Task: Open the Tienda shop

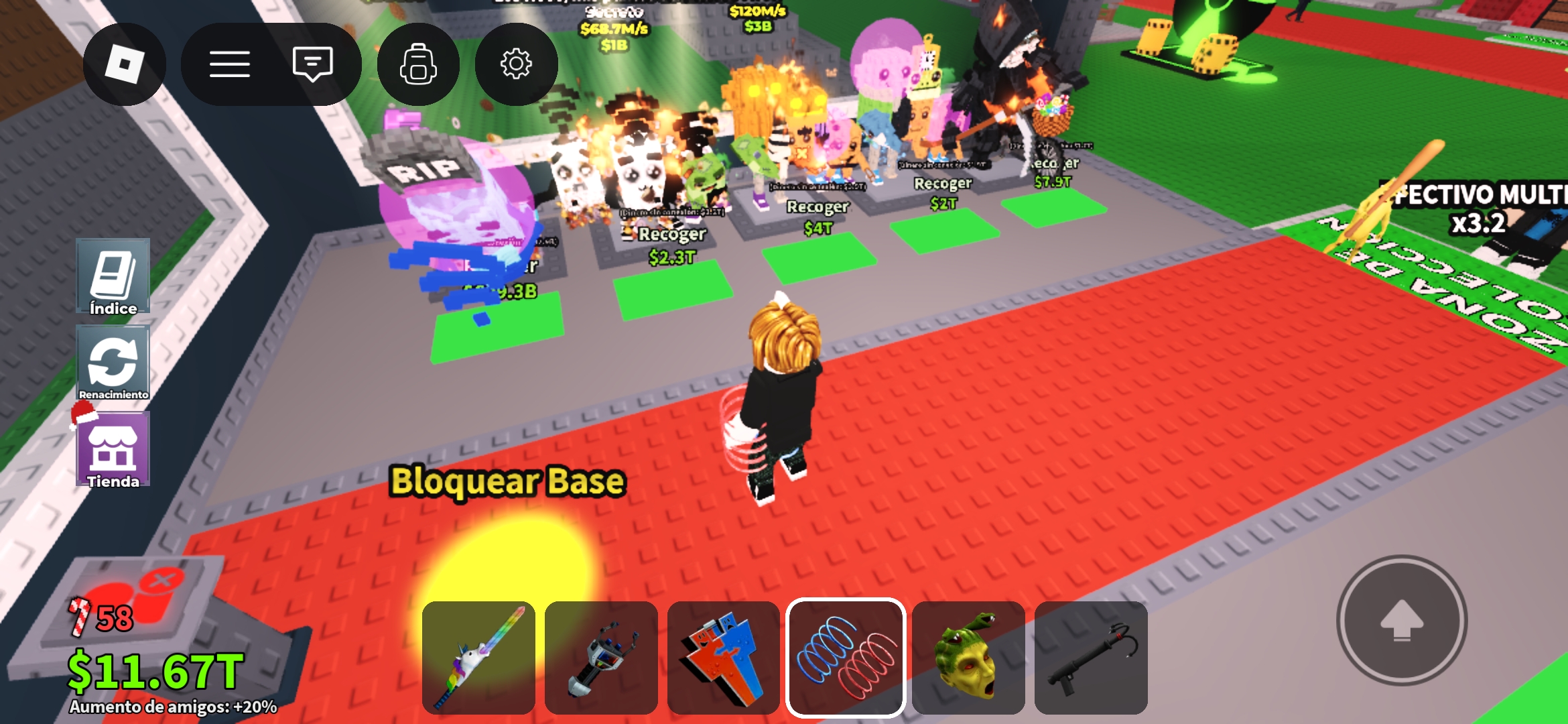Action: [113, 449]
